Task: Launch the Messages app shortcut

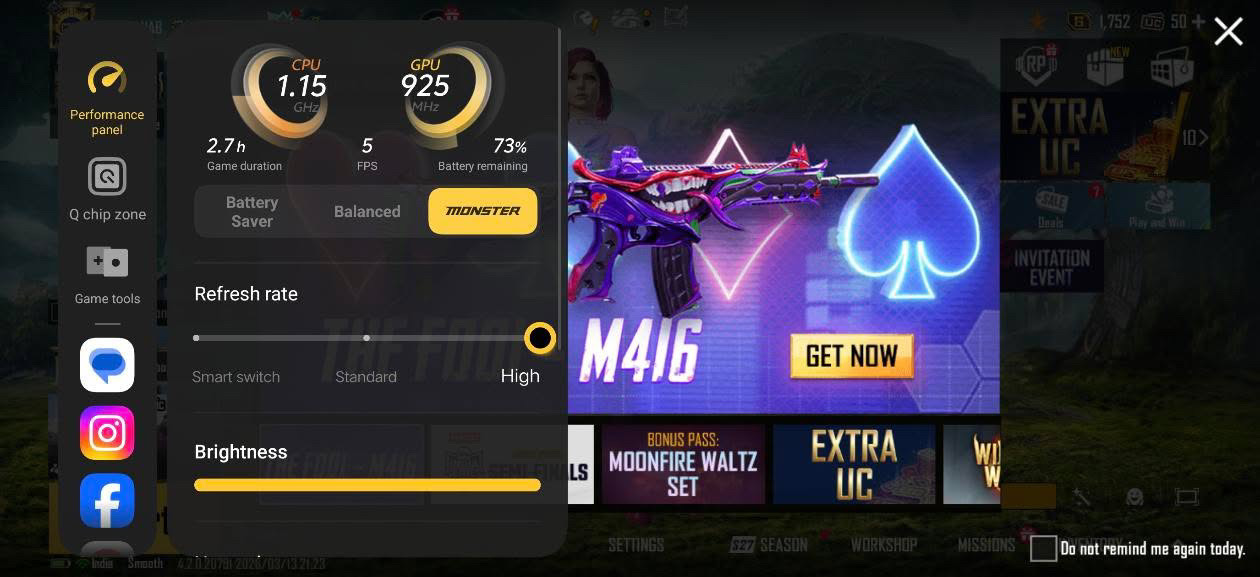Action: tap(107, 365)
